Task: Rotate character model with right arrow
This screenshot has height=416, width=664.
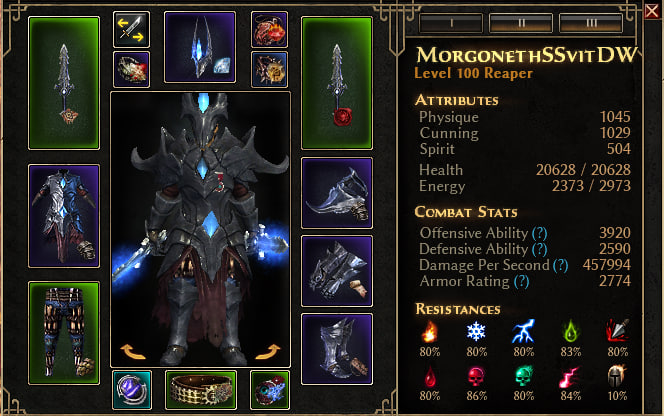Action: [x=269, y=351]
